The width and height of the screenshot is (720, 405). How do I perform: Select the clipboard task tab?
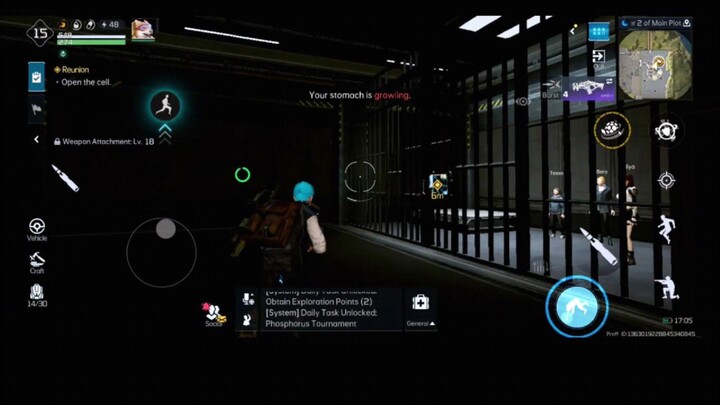click(x=37, y=76)
